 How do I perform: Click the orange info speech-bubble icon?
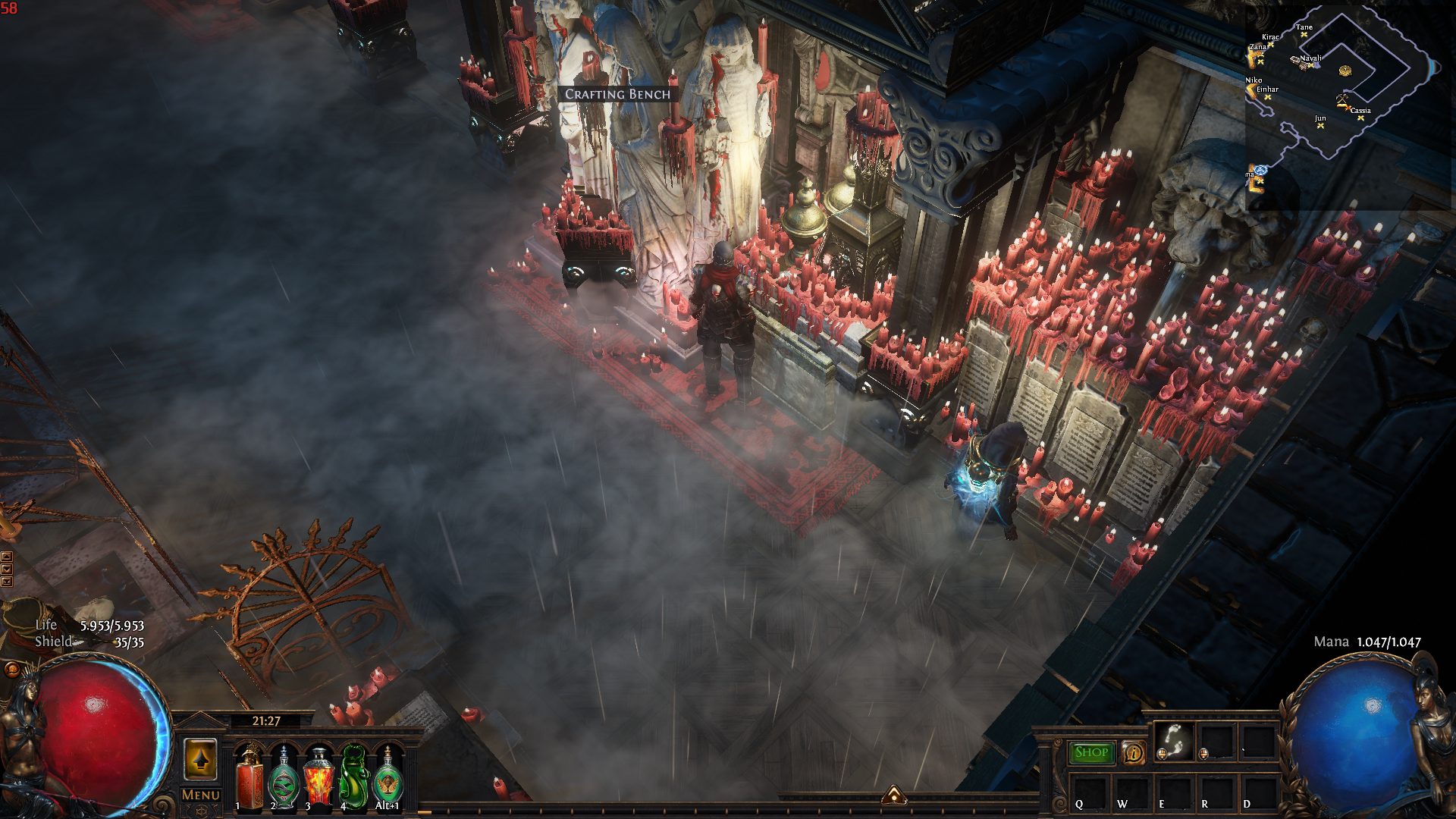click(x=1134, y=752)
